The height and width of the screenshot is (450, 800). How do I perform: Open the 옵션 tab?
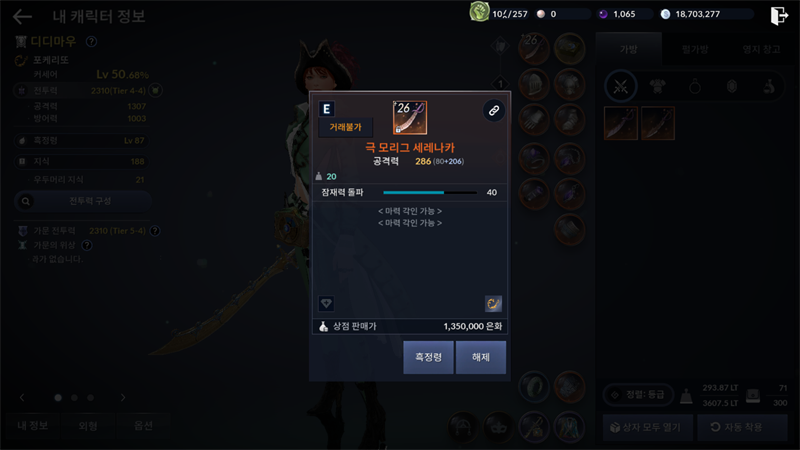pos(143,426)
